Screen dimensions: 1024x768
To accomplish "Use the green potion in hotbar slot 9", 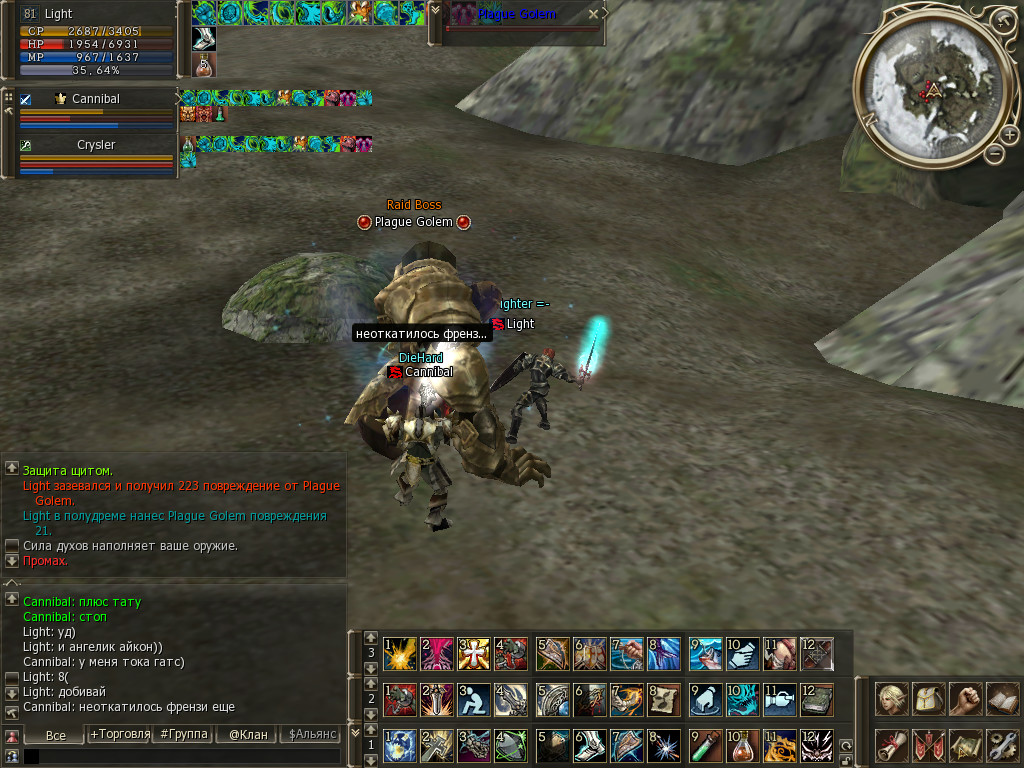I will tap(705, 745).
